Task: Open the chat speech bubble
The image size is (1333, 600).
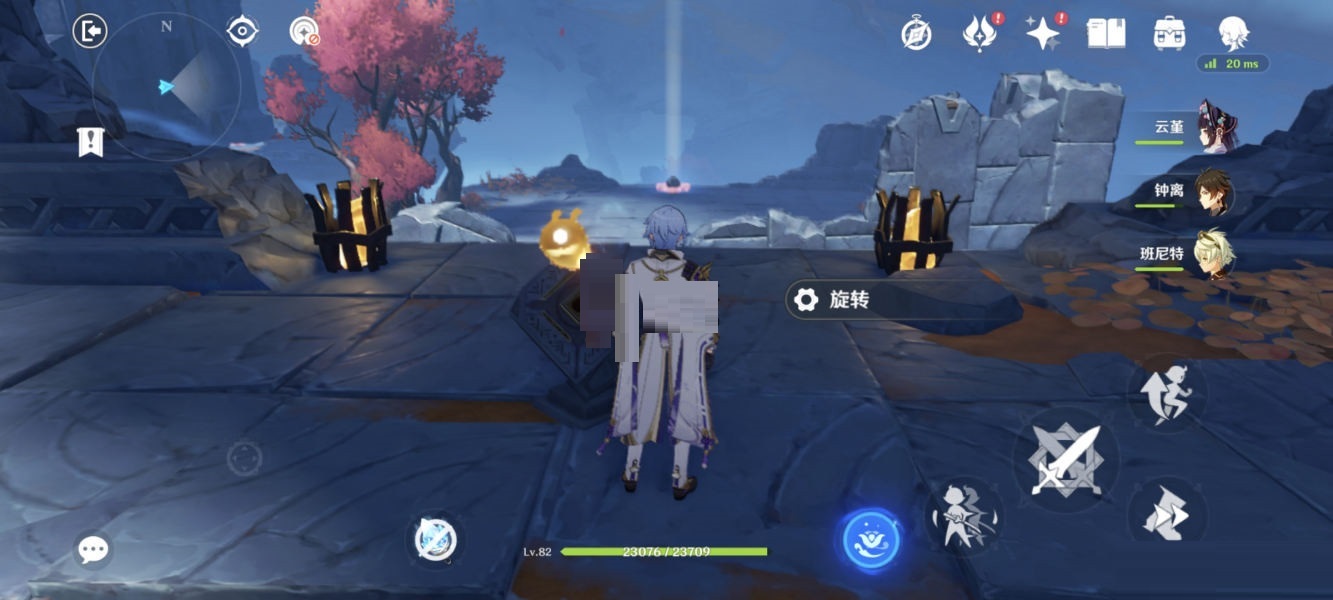Action: pos(93,548)
